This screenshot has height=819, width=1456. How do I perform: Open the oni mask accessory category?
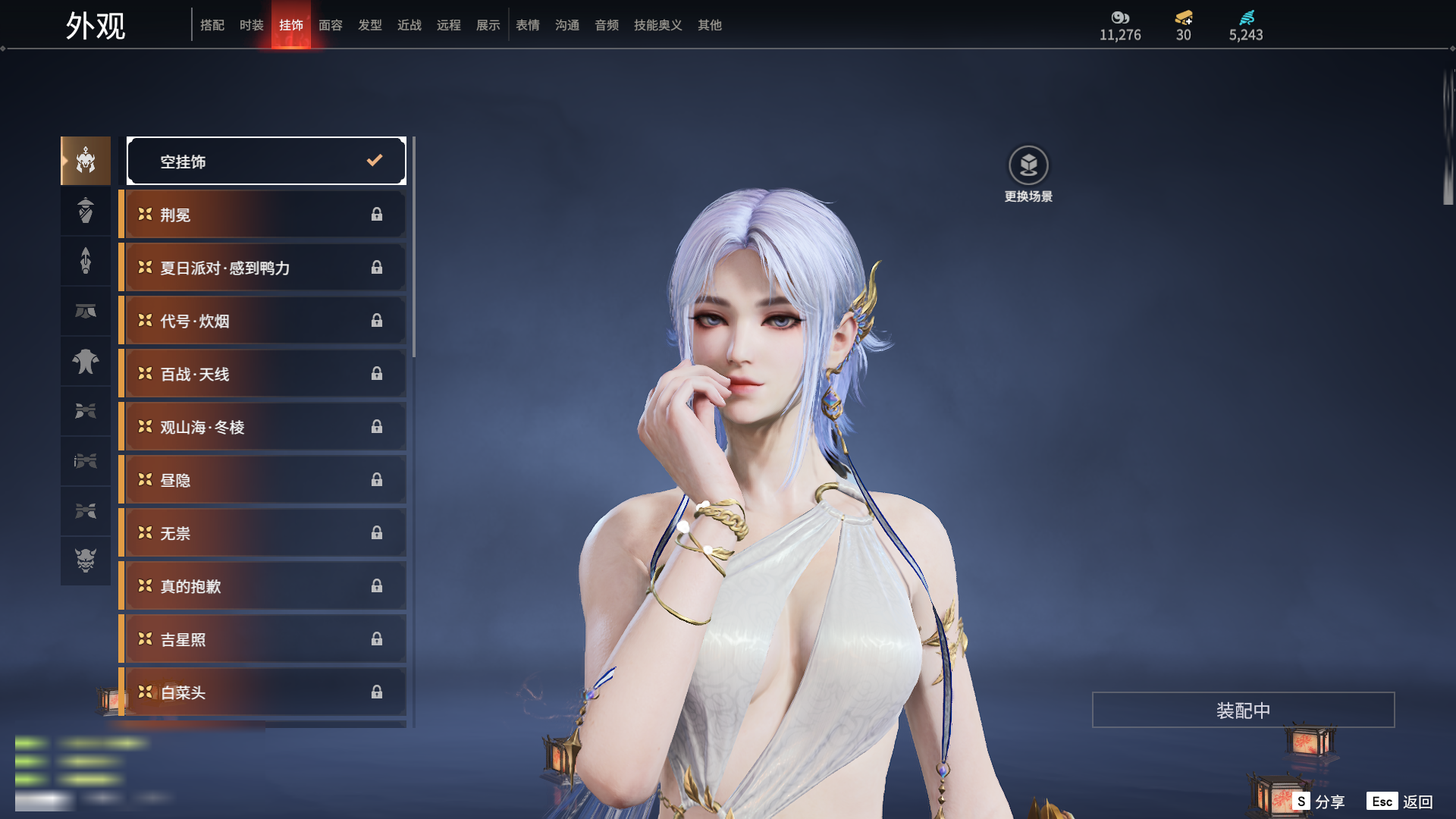tap(86, 560)
